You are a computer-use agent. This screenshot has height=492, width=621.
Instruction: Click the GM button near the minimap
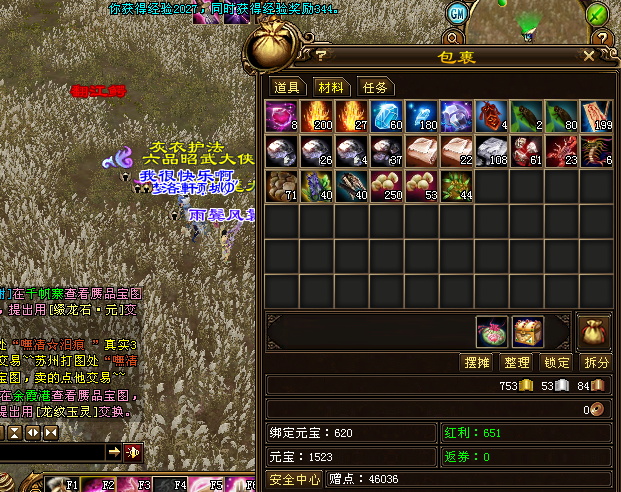pyautogui.click(x=456, y=13)
